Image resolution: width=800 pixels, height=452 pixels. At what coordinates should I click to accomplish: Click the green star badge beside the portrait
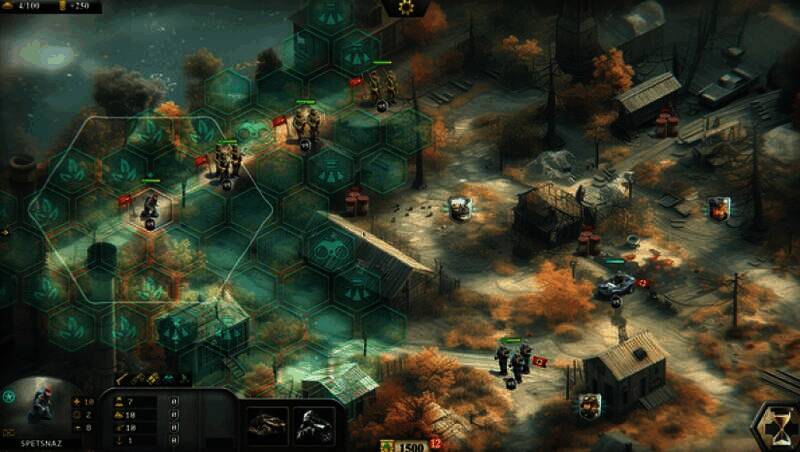pos(9,397)
